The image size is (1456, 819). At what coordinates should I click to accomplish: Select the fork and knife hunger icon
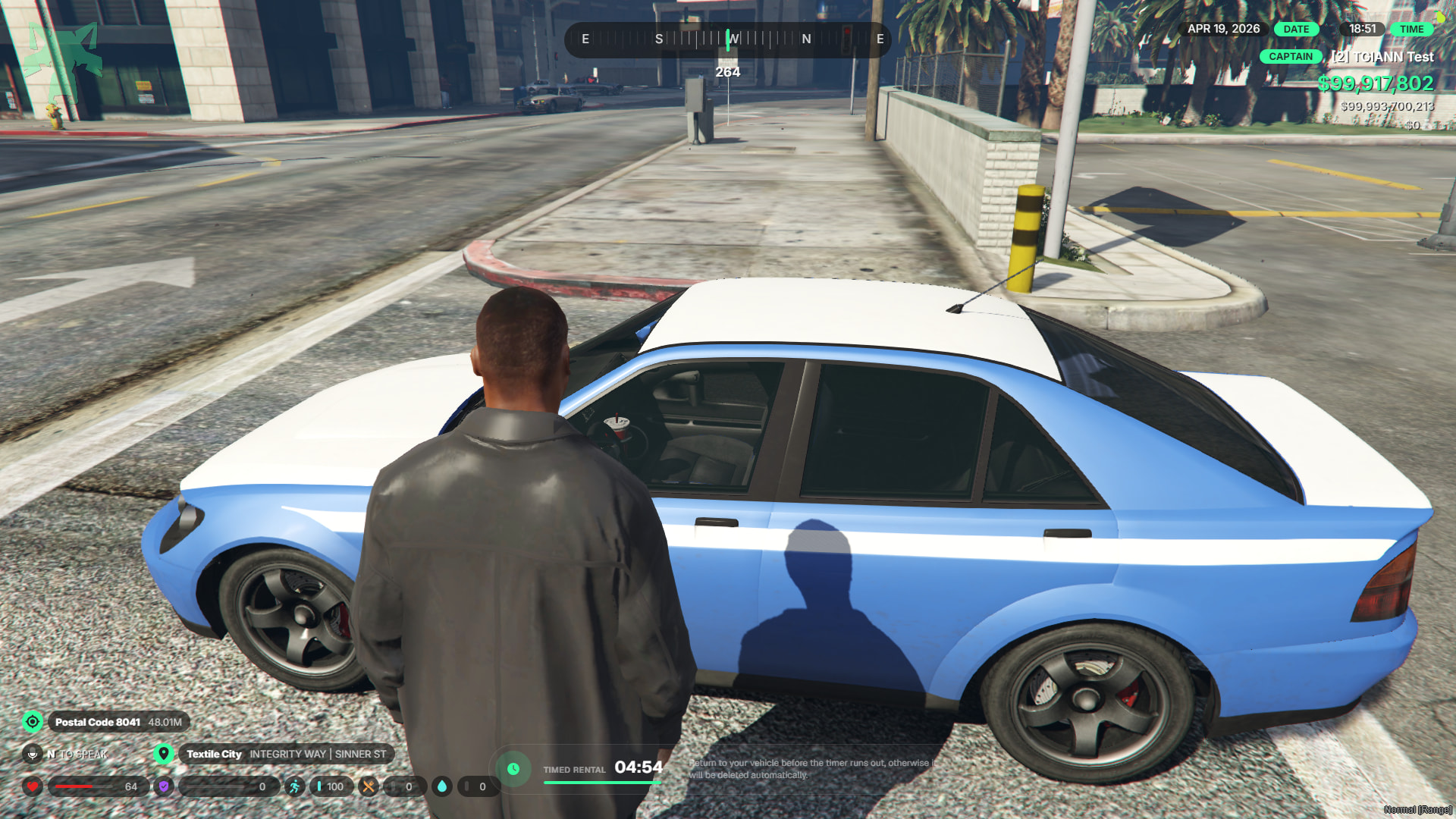[369, 786]
